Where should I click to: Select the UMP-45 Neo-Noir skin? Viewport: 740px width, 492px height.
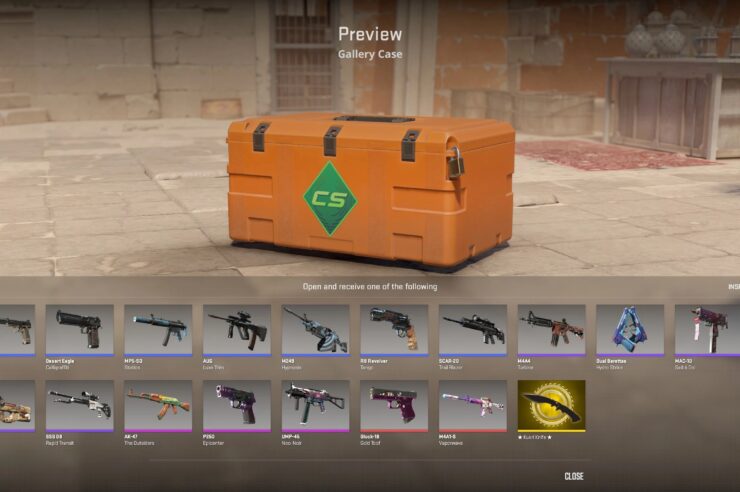(x=315, y=405)
